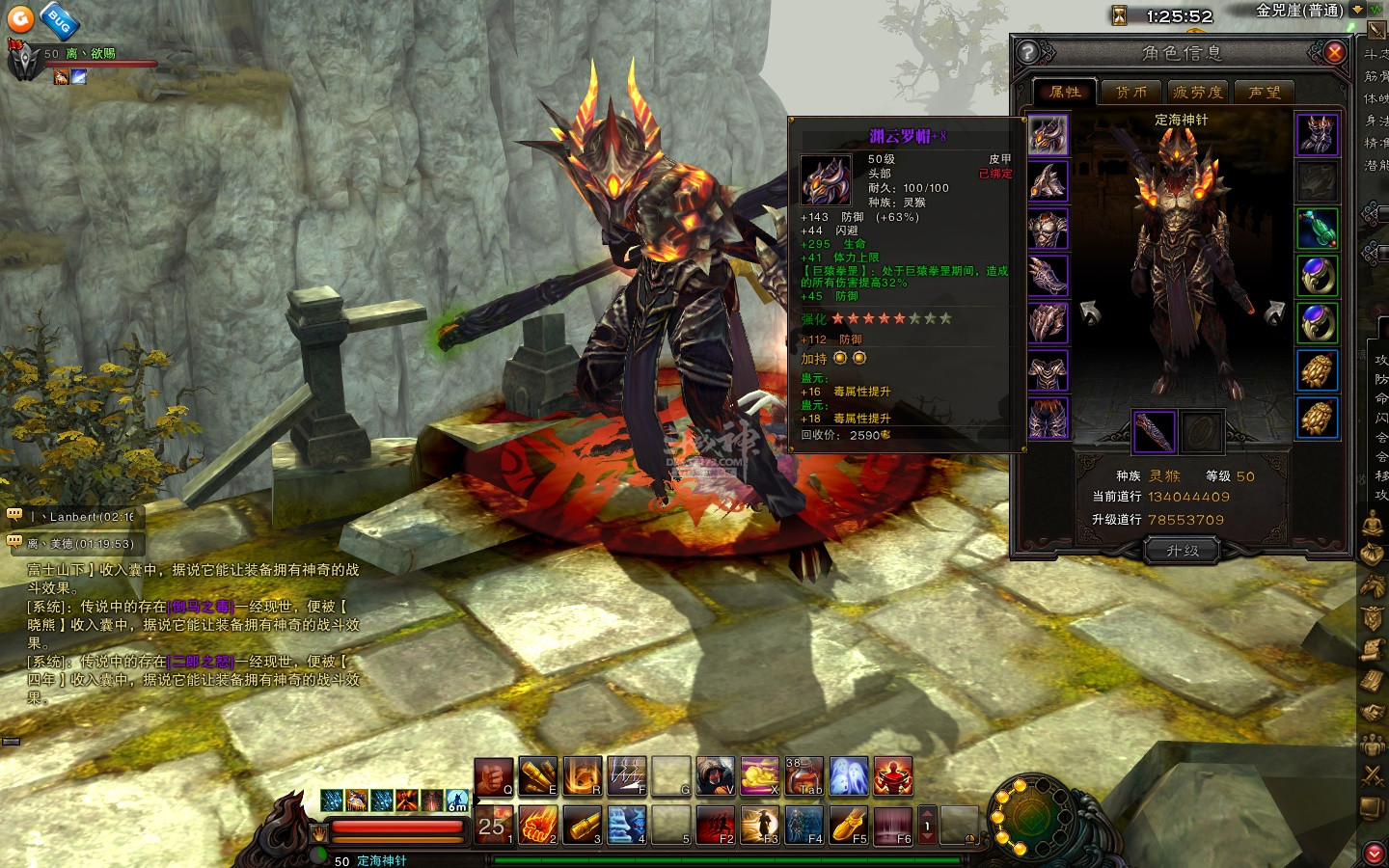Image resolution: width=1389 pixels, height=868 pixels.
Task: Open the 疲劳度 fatigue tab
Action: 1197,92
